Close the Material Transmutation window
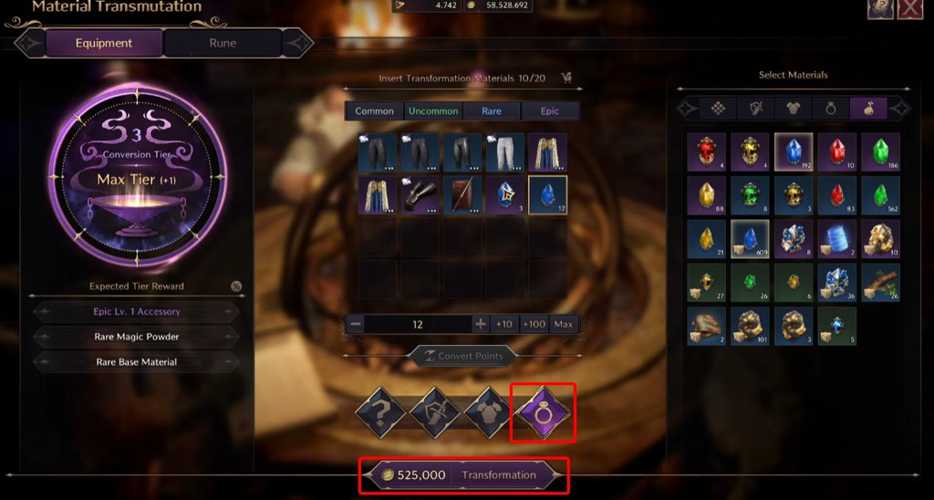The height and width of the screenshot is (500, 934). coord(909,8)
